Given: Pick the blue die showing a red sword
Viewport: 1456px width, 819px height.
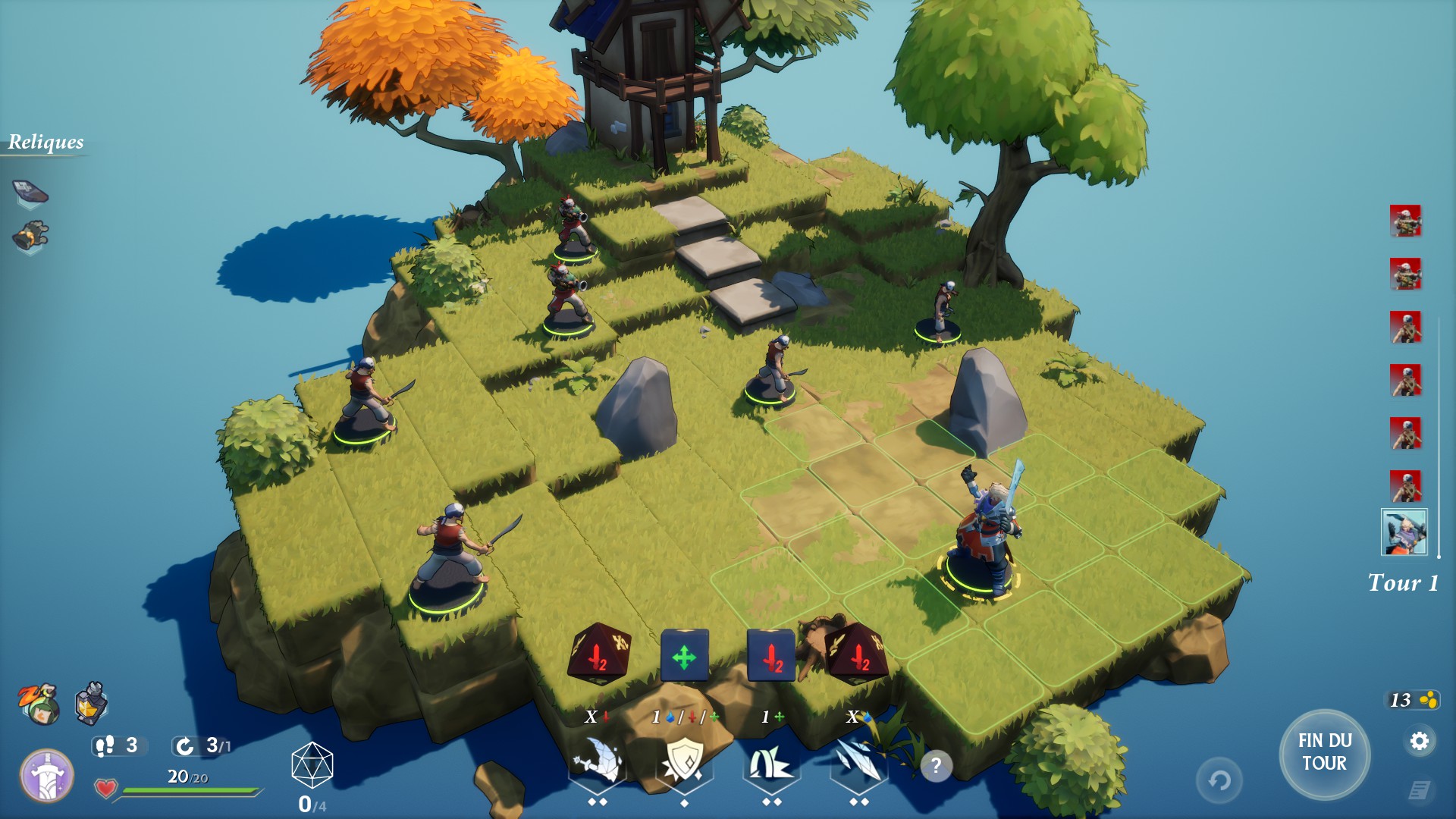Looking at the screenshot, I should click(x=771, y=656).
